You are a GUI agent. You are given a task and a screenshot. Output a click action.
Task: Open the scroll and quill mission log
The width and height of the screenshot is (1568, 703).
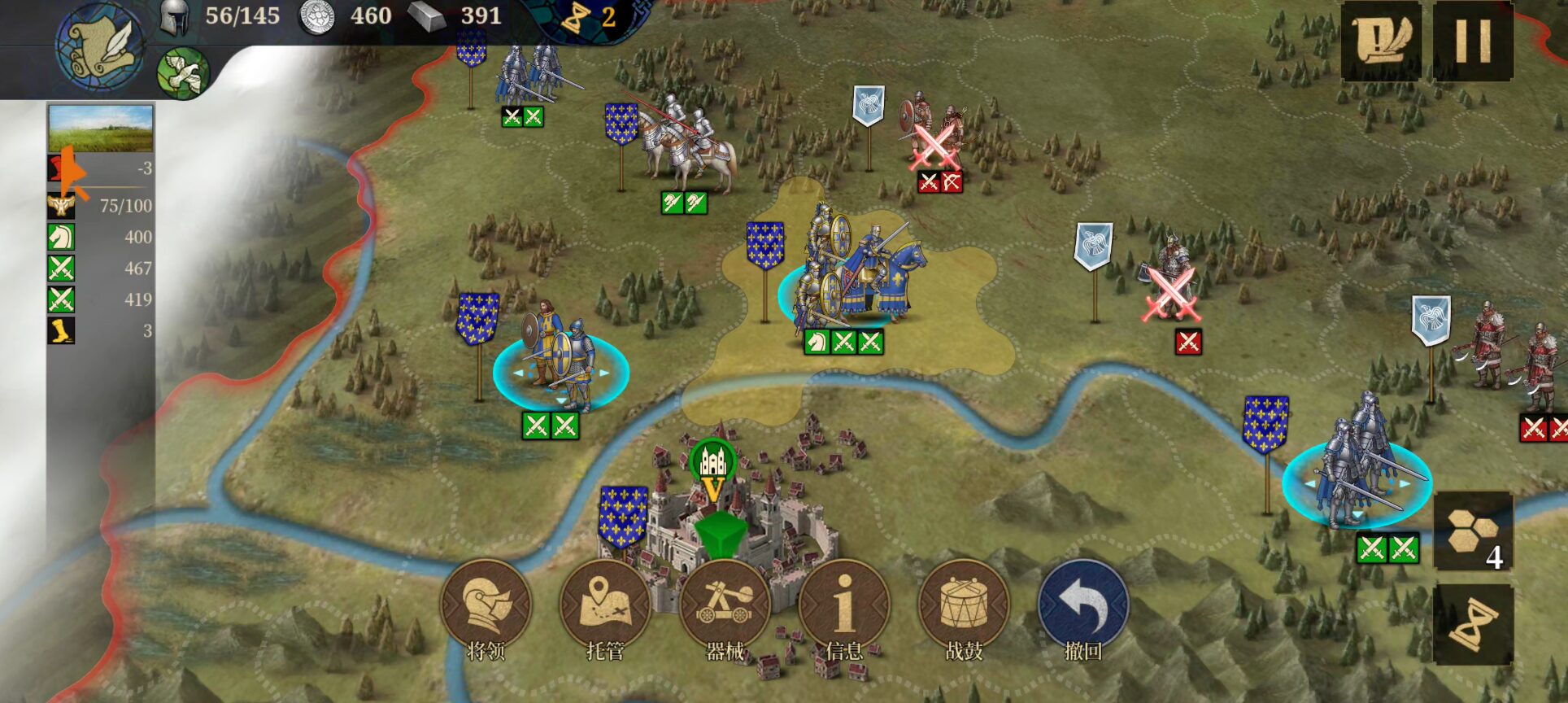click(1381, 40)
